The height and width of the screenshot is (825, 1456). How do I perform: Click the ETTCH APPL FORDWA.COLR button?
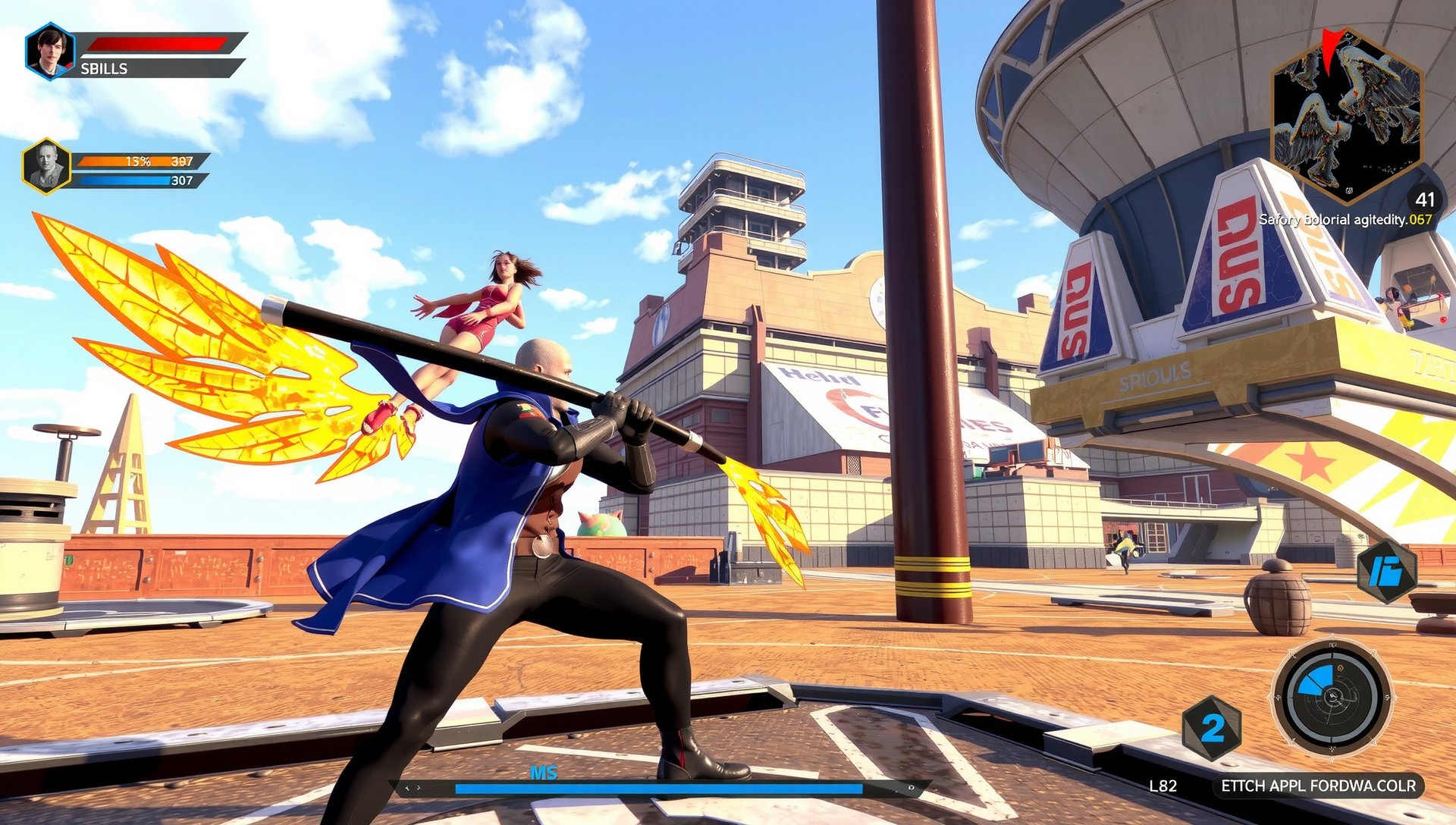(x=1317, y=786)
